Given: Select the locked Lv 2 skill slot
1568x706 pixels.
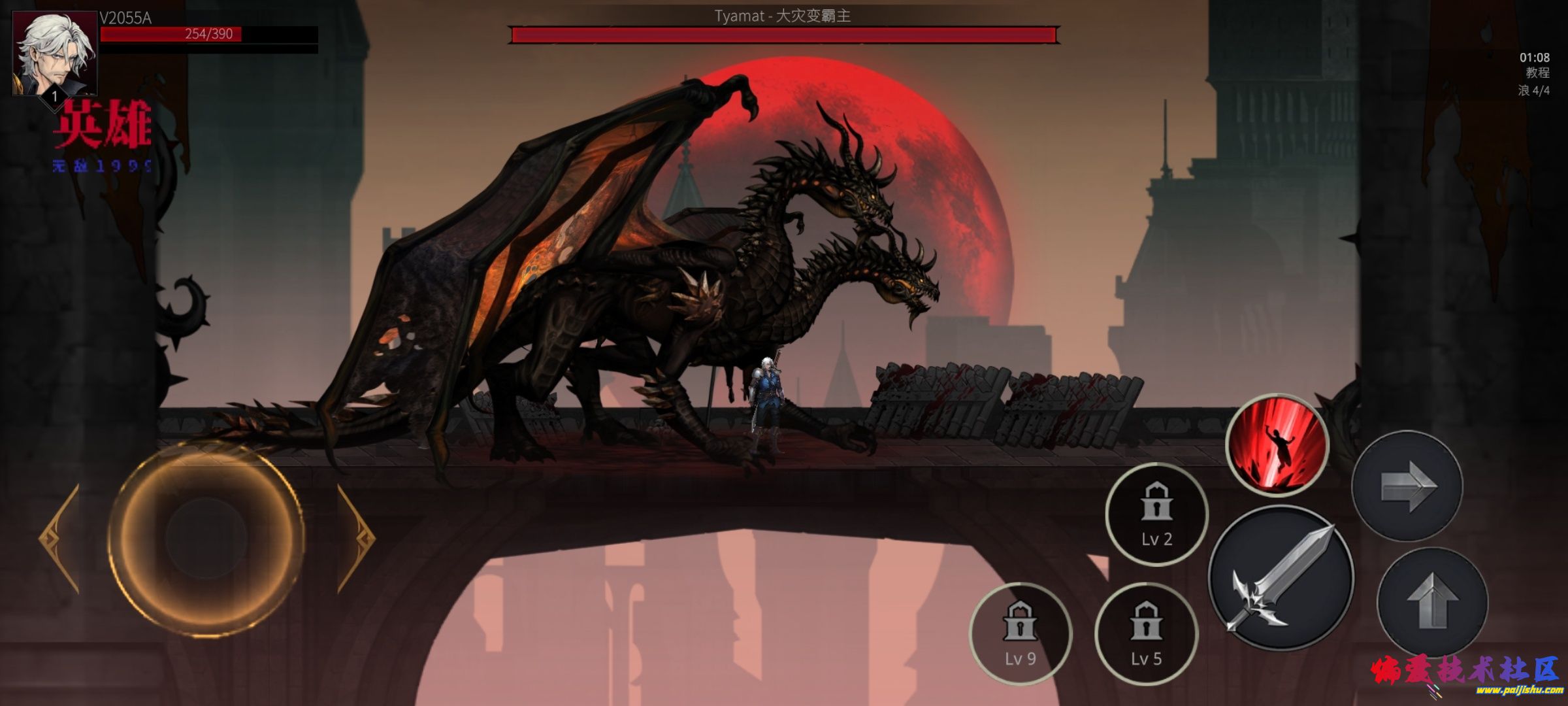Looking at the screenshot, I should click(x=1156, y=514).
